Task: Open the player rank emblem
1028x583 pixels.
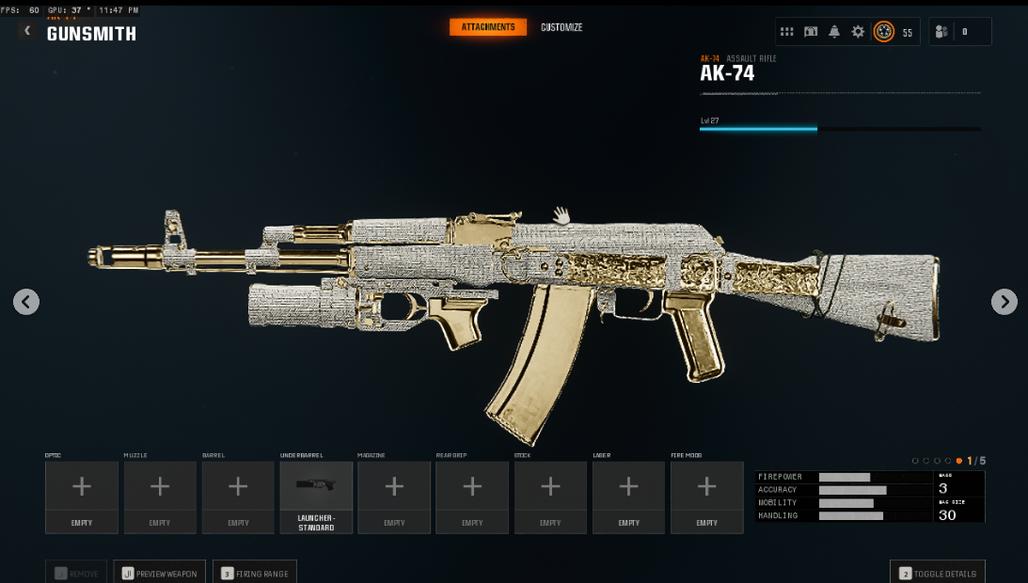Action: [884, 32]
